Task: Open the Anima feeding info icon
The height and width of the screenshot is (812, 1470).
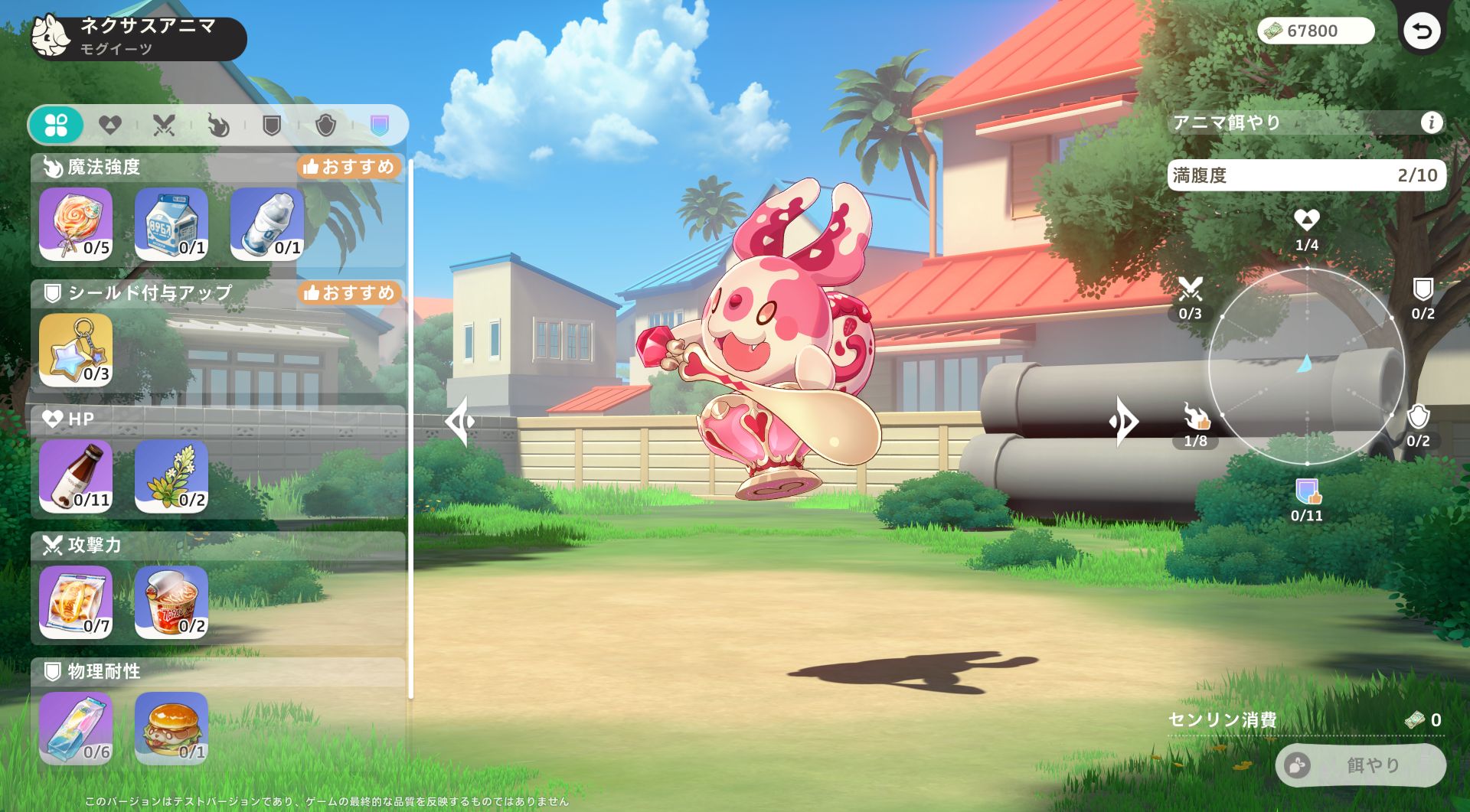Action: pyautogui.click(x=1431, y=122)
